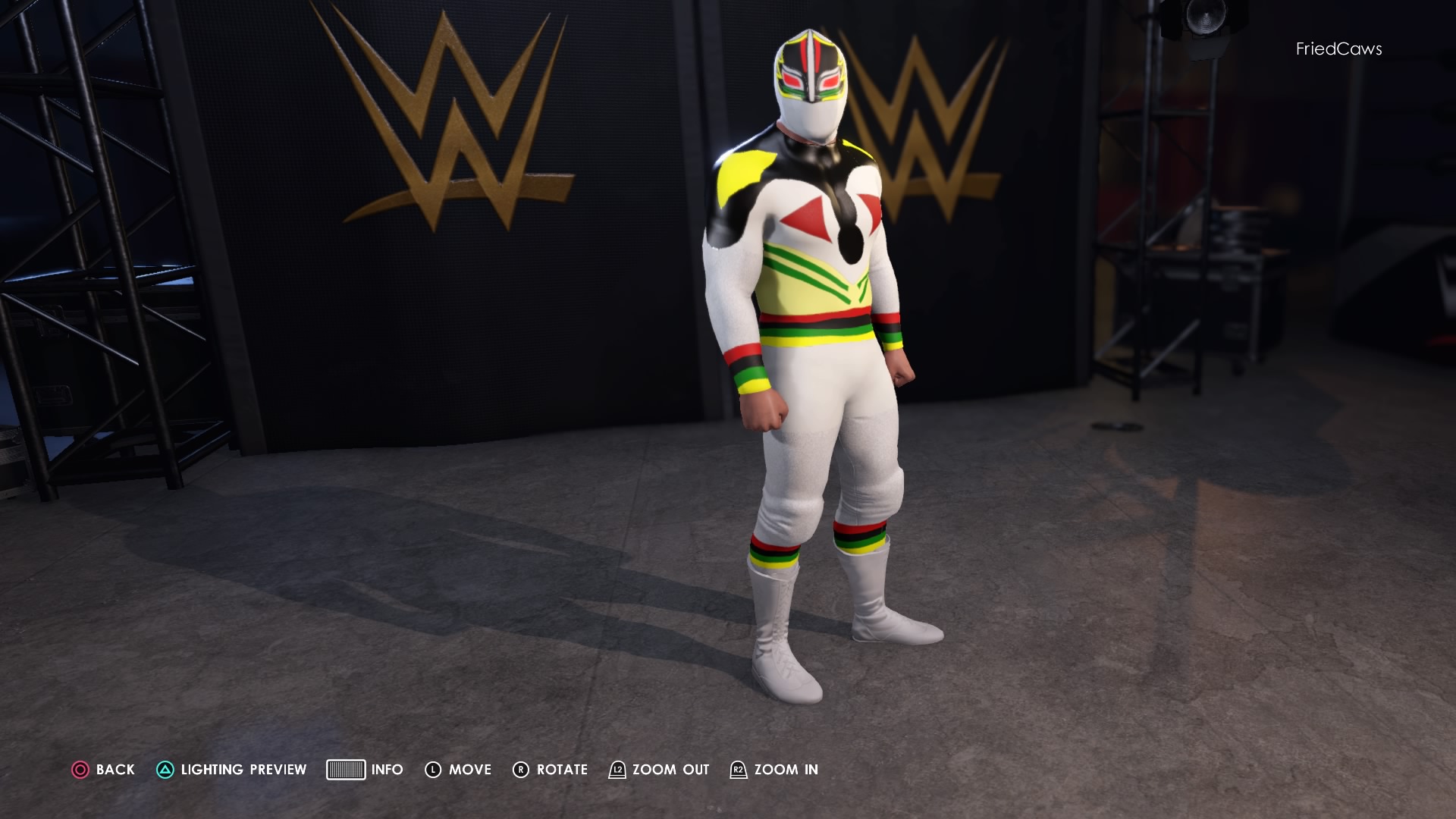Select the BACK command label

click(x=114, y=769)
